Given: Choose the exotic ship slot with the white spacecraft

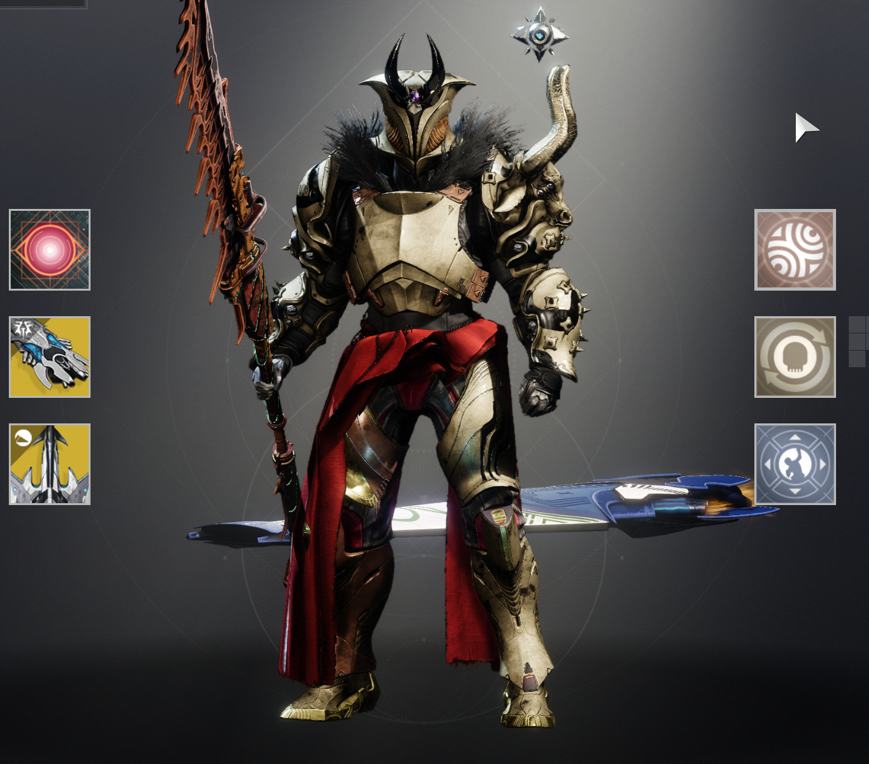Looking at the screenshot, I should tap(50, 464).
